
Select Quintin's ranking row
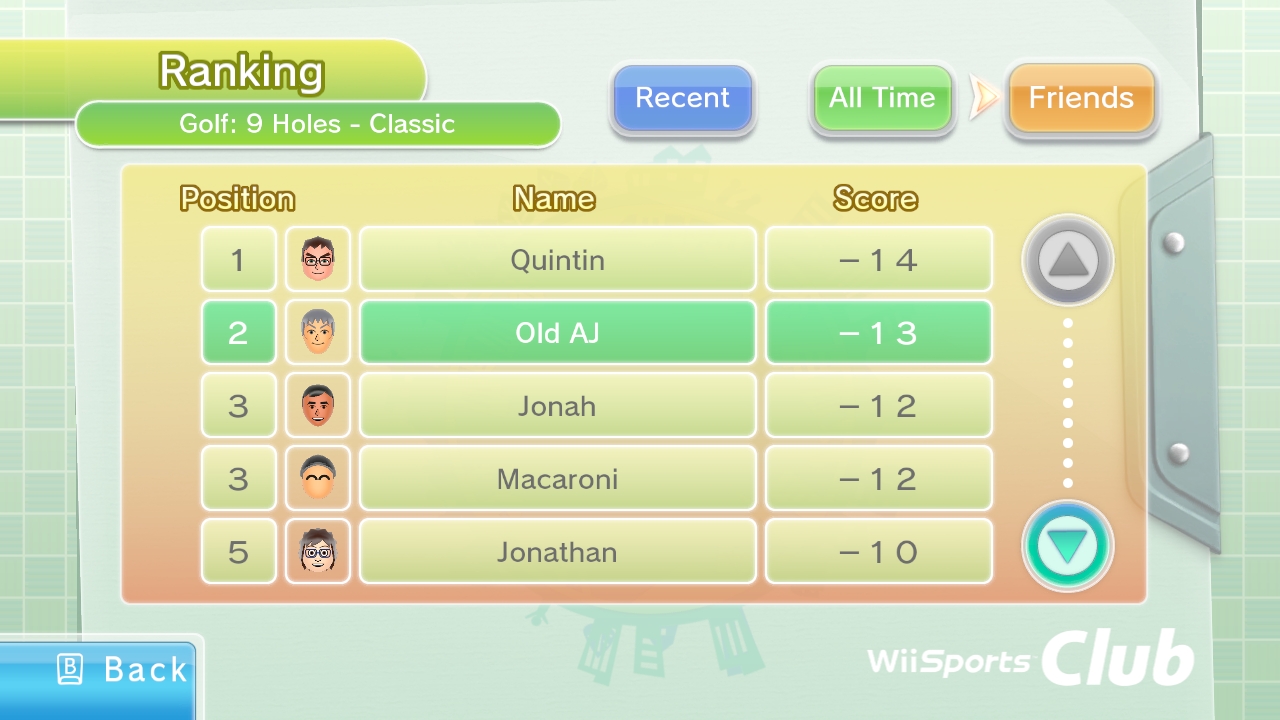(557, 260)
